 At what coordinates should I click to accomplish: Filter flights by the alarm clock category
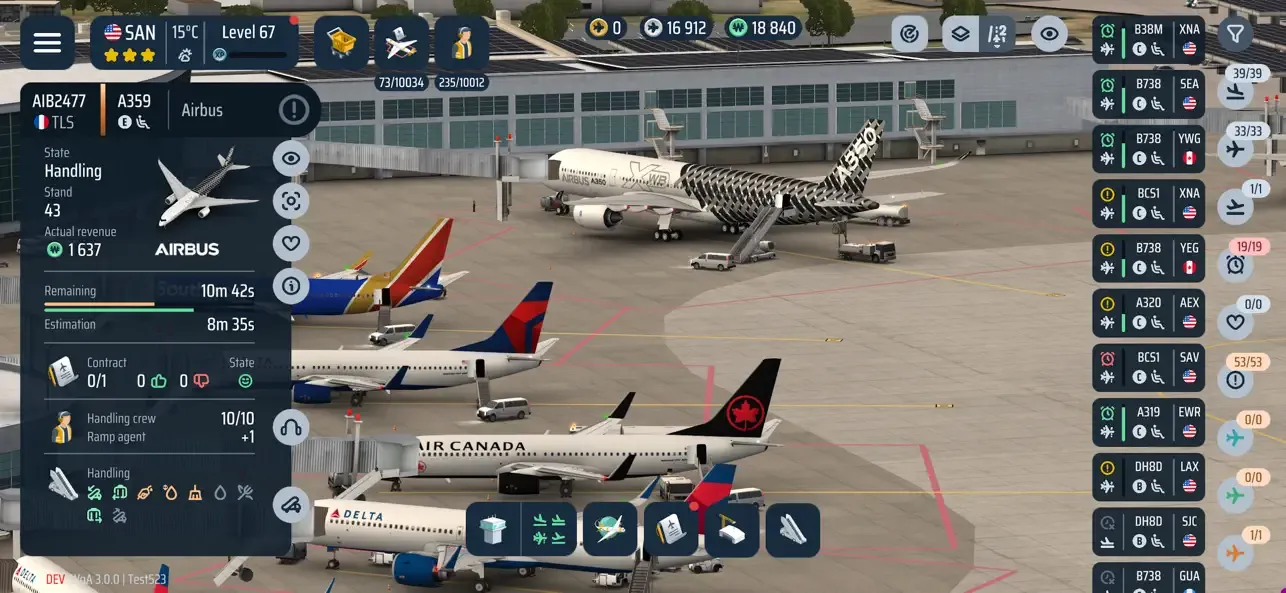[x=1236, y=264]
